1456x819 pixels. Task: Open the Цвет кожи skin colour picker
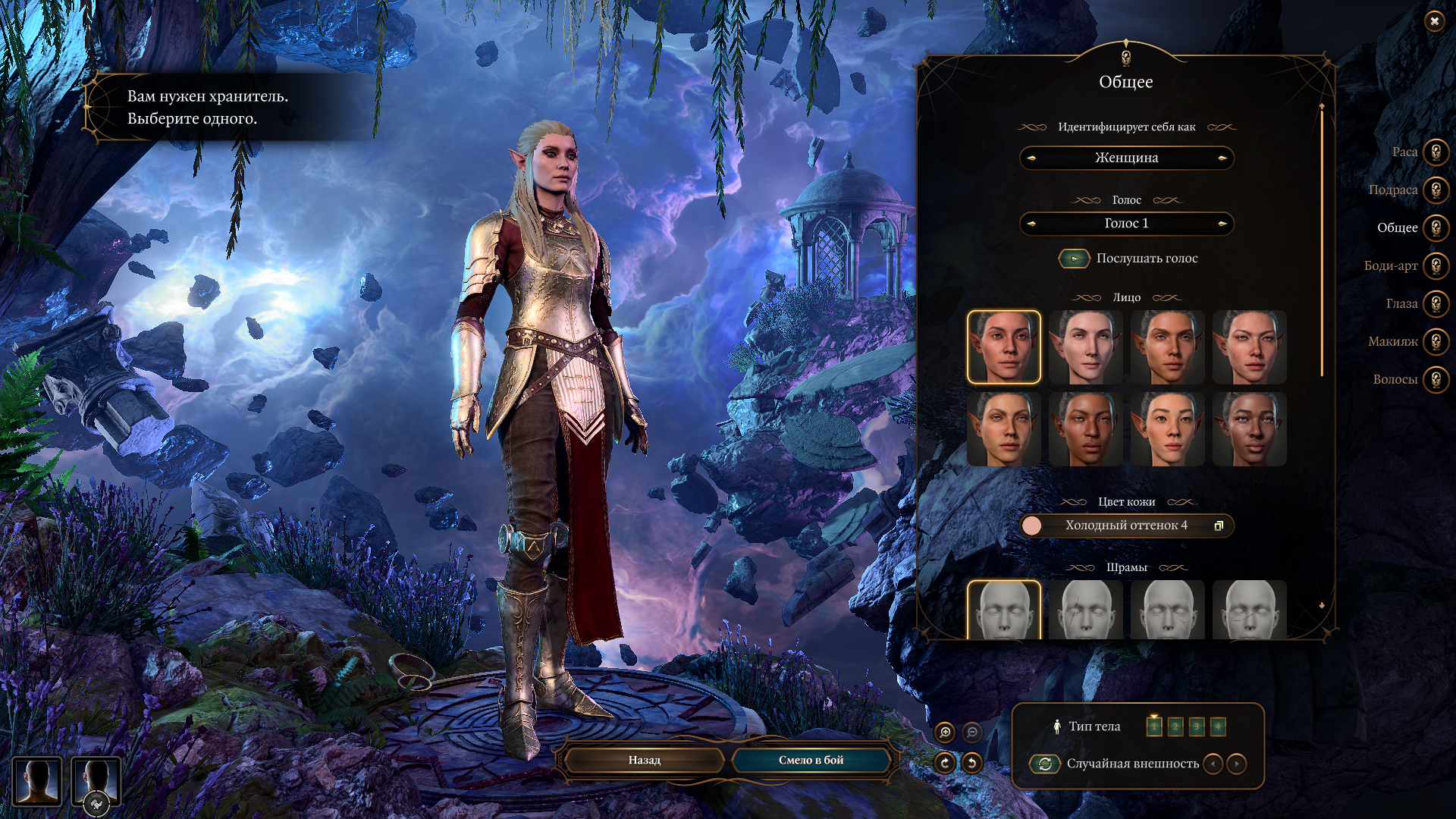(1126, 526)
